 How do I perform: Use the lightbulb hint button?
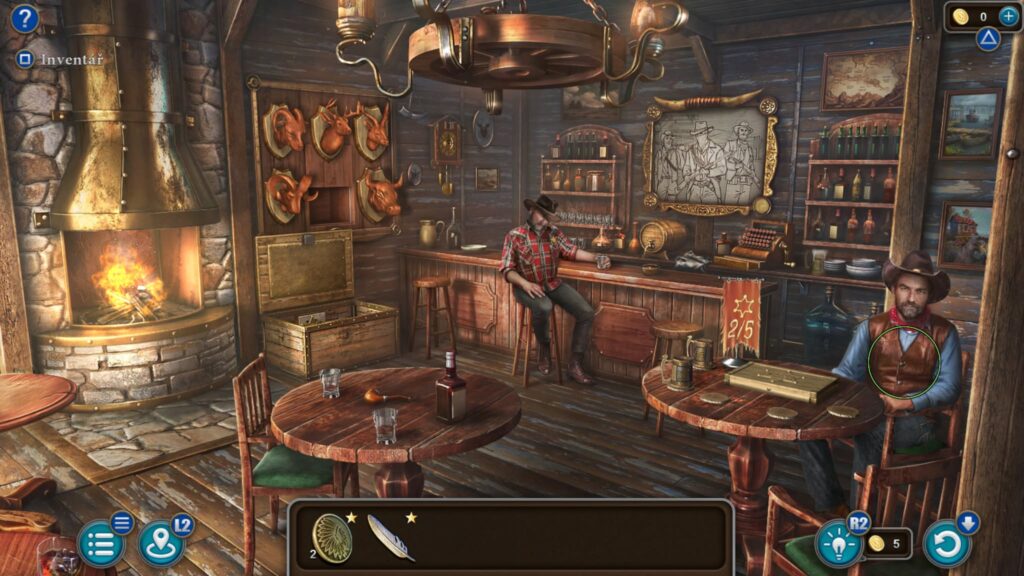838,544
